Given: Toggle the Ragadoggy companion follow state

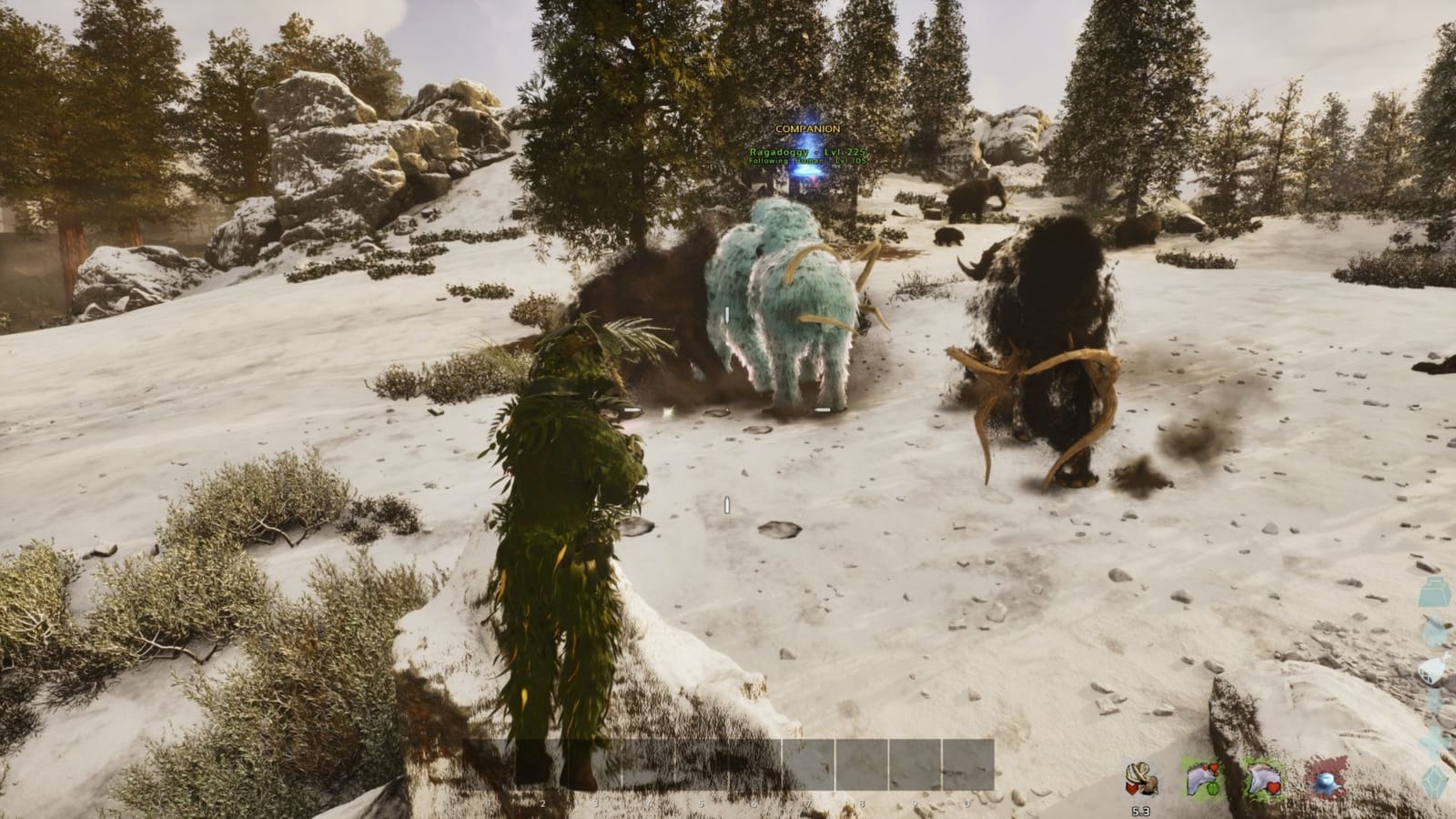Looking at the screenshot, I should [807, 161].
